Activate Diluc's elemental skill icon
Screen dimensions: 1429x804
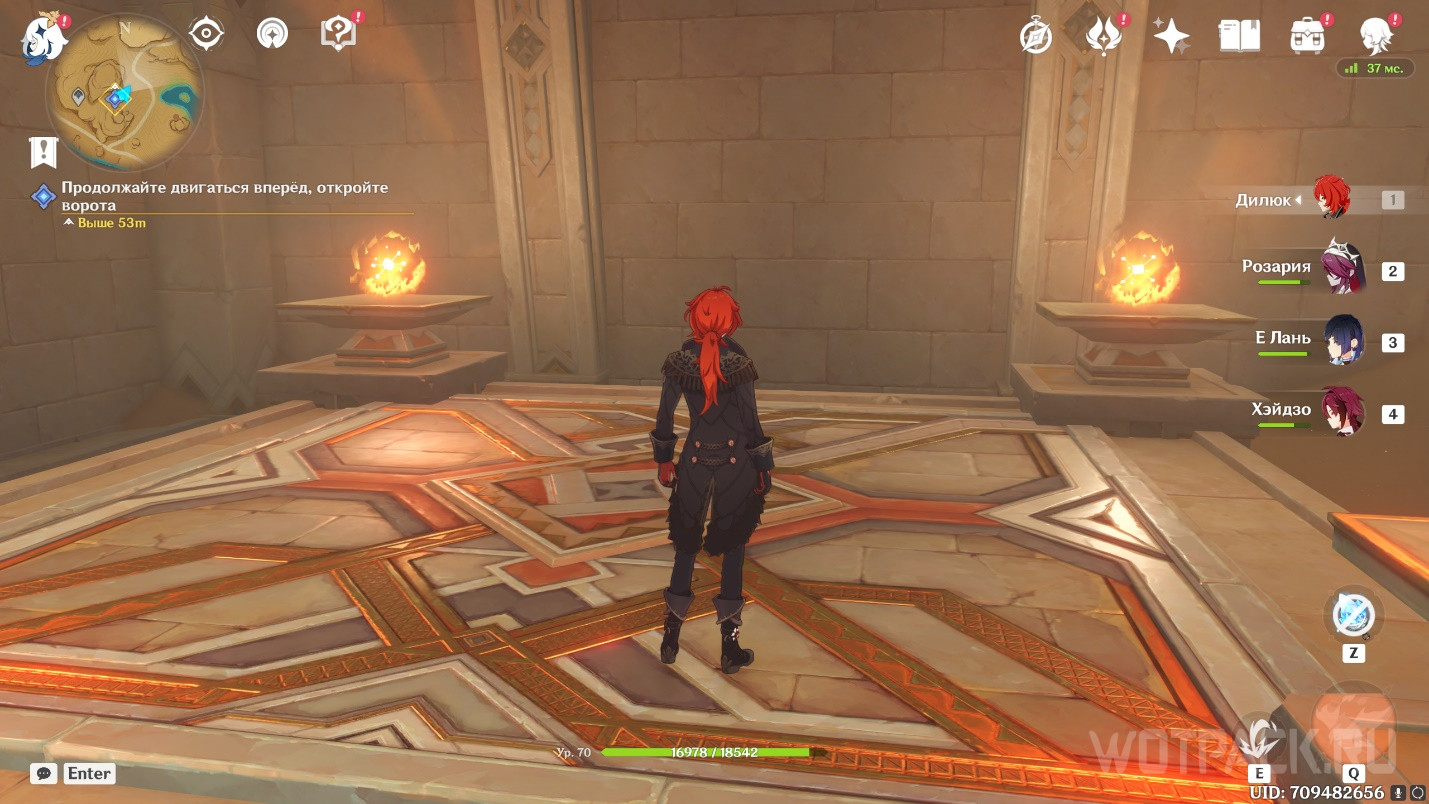click(x=1258, y=741)
